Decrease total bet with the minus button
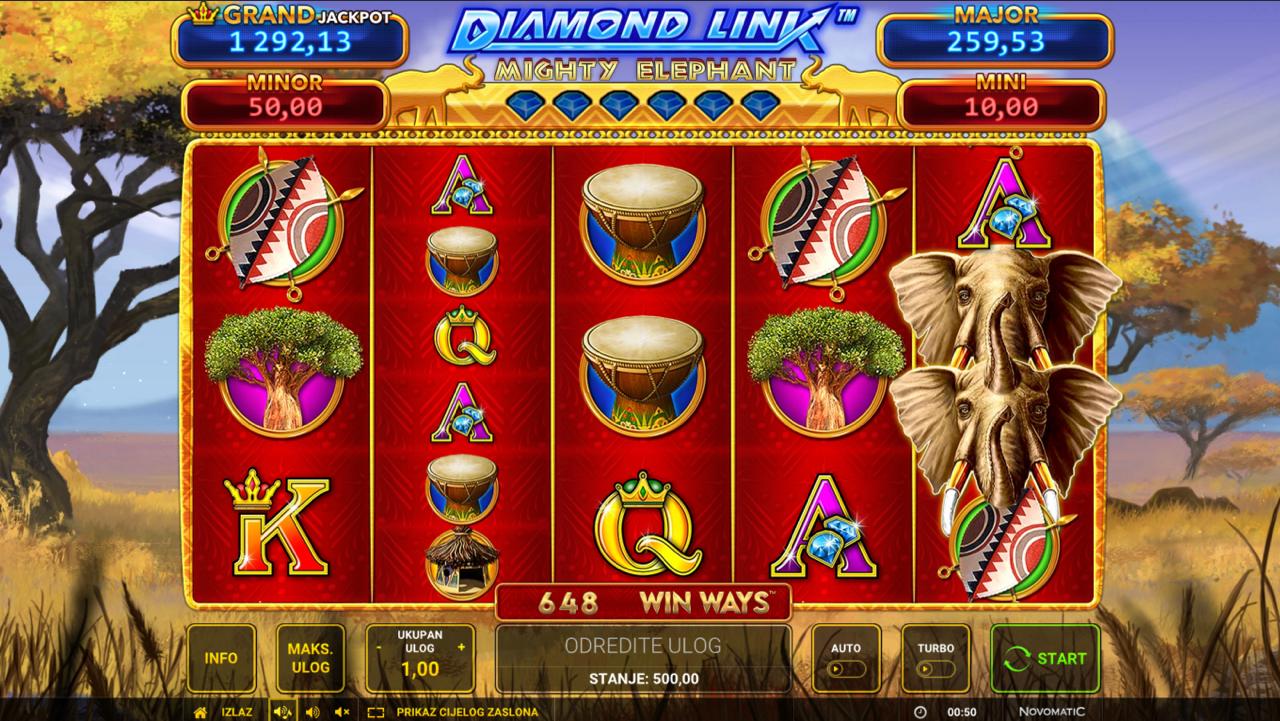Image resolution: width=1280 pixels, height=721 pixels. click(x=379, y=647)
